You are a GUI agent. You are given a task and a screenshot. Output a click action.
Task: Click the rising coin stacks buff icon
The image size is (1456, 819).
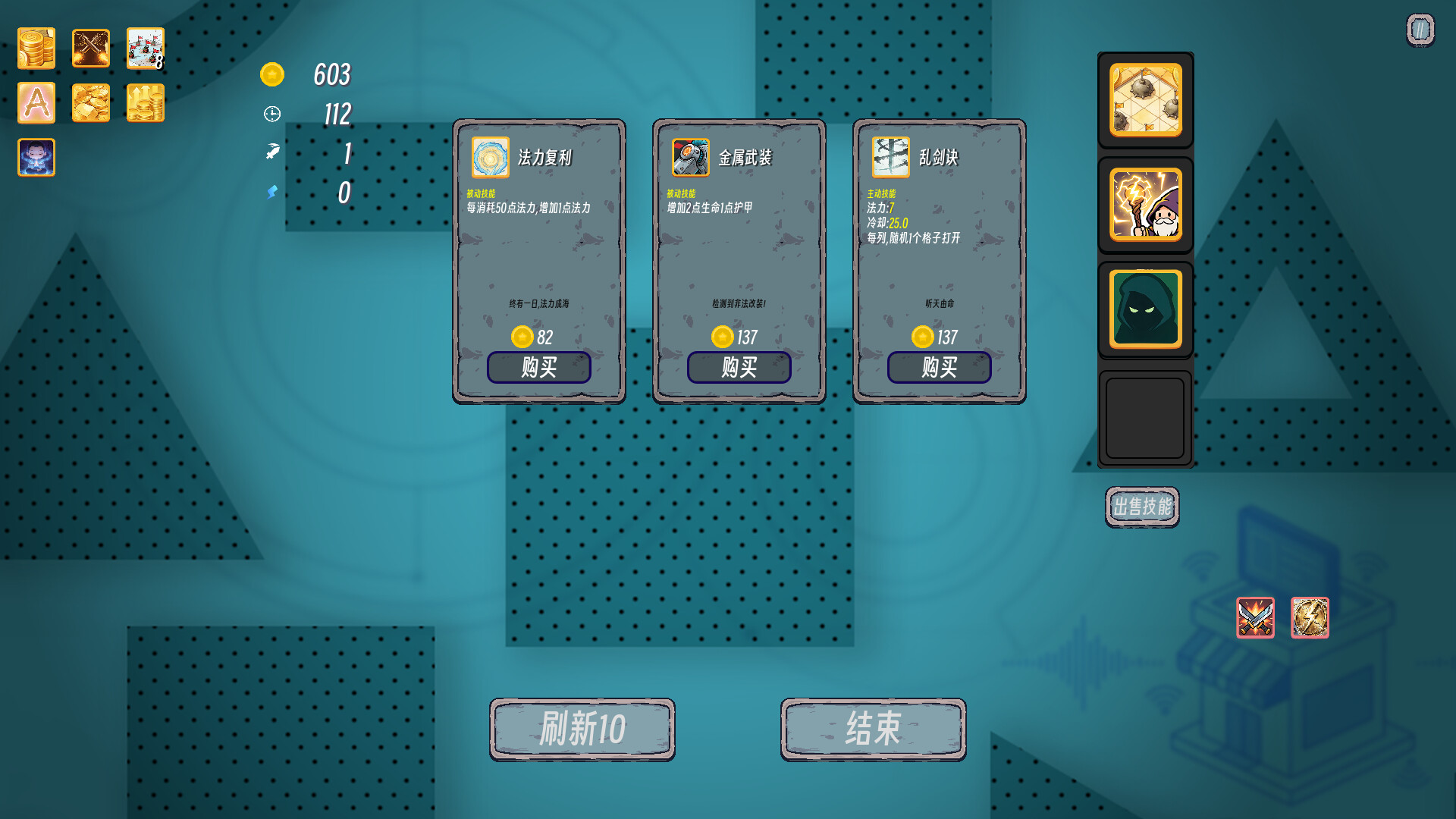[x=145, y=102]
